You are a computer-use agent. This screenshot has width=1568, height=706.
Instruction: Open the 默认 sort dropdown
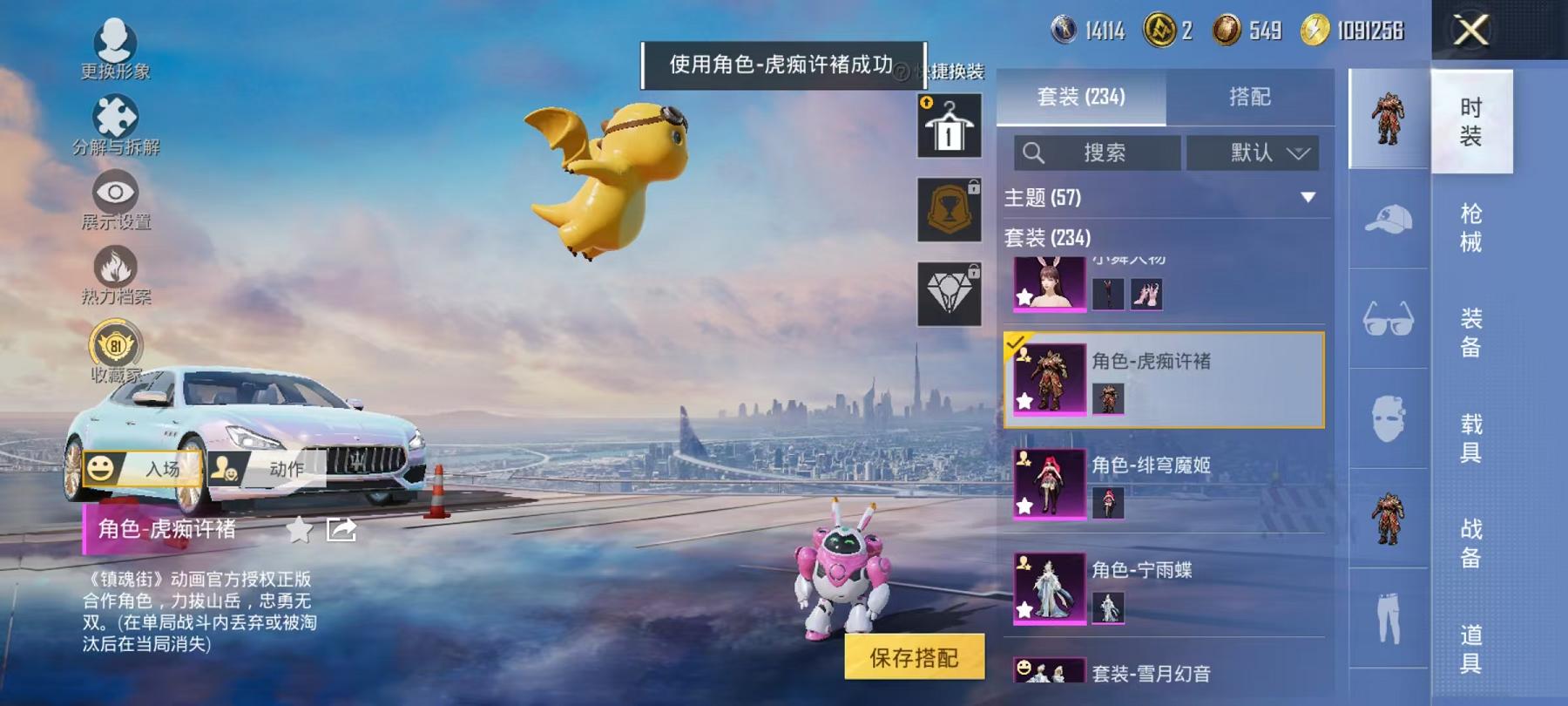[x=1254, y=153]
